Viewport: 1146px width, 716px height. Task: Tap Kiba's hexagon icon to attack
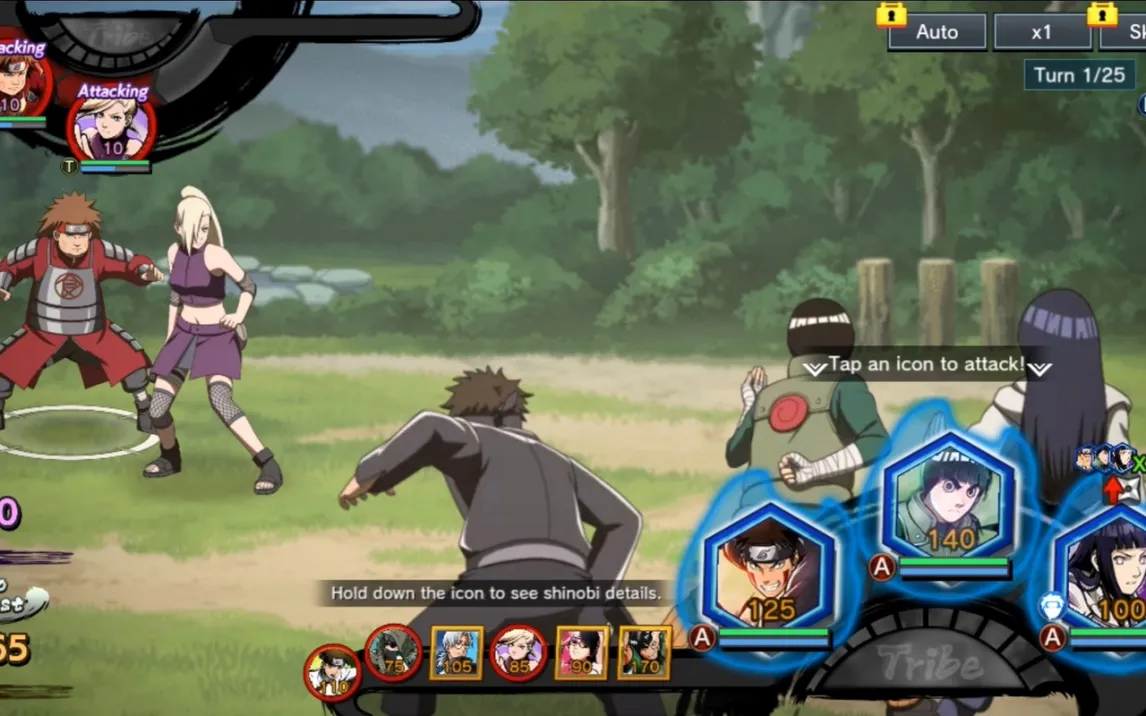pyautogui.click(x=768, y=568)
